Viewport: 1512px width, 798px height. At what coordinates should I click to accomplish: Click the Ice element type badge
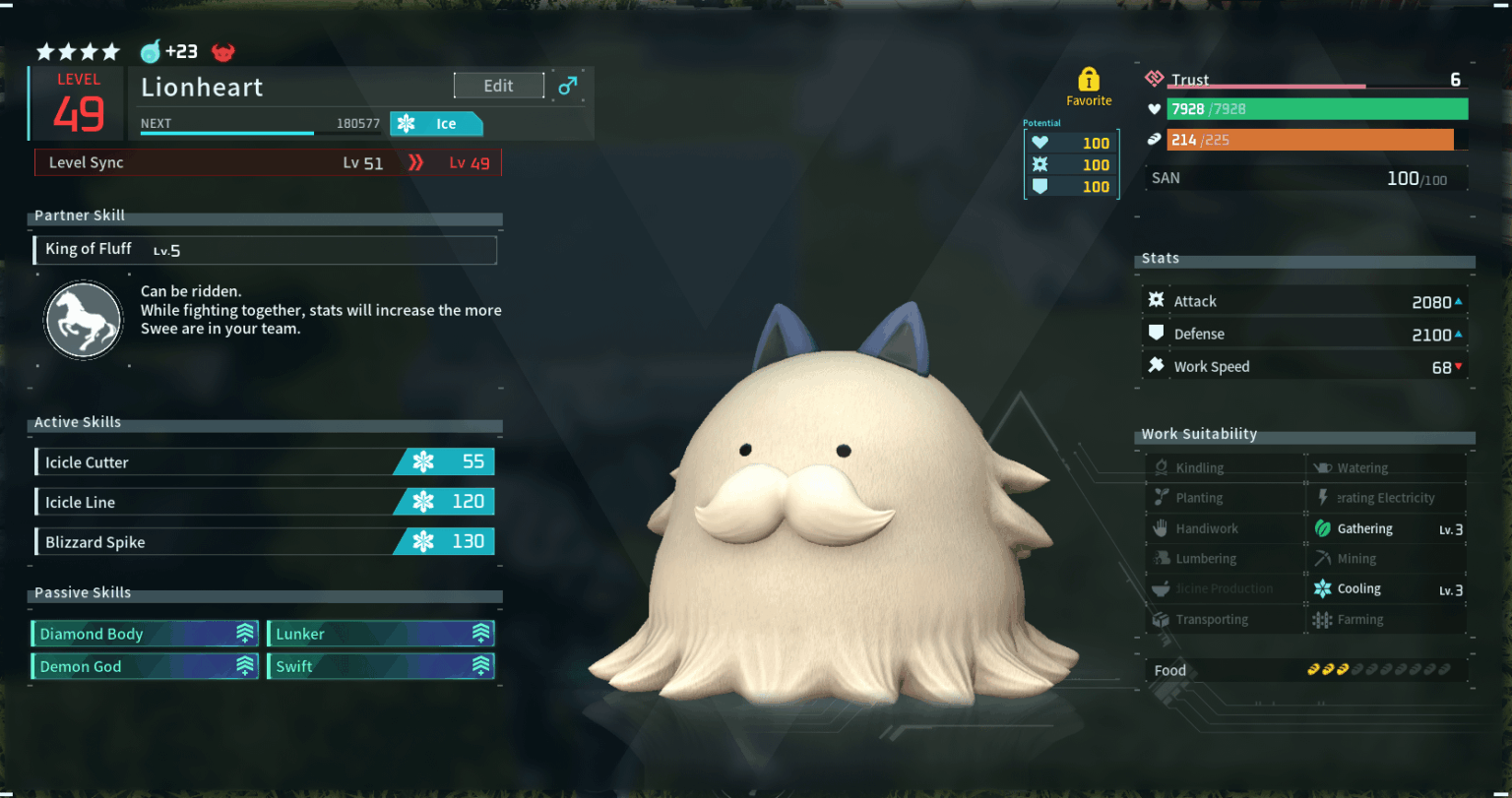(x=436, y=123)
